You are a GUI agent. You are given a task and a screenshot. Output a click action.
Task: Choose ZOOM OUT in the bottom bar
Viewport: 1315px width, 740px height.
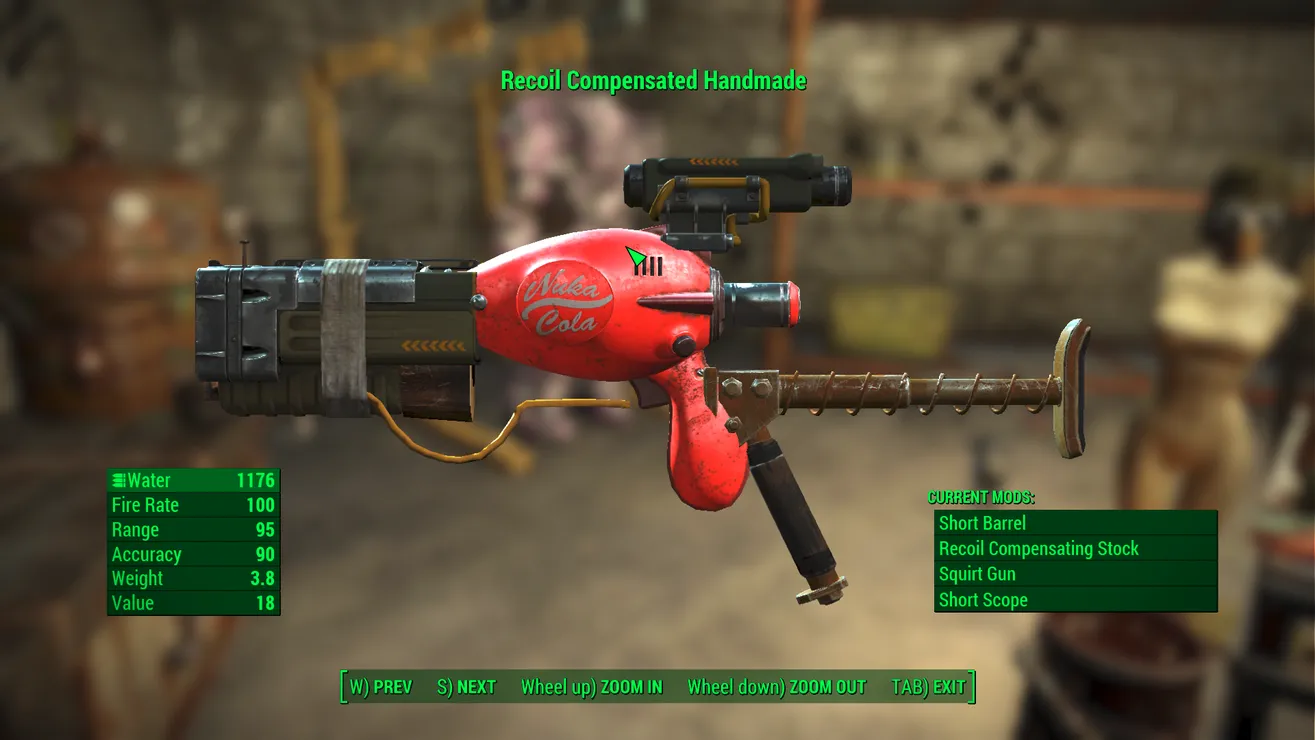(776, 687)
